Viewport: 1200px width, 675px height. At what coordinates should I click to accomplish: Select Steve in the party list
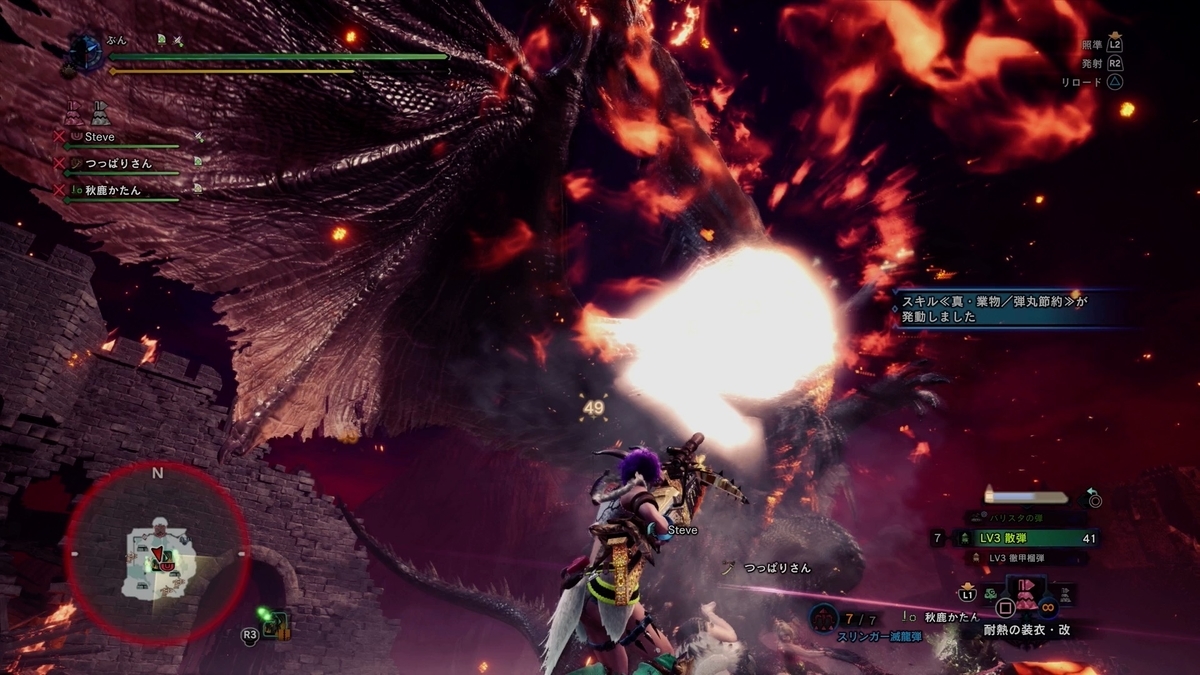pos(100,137)
